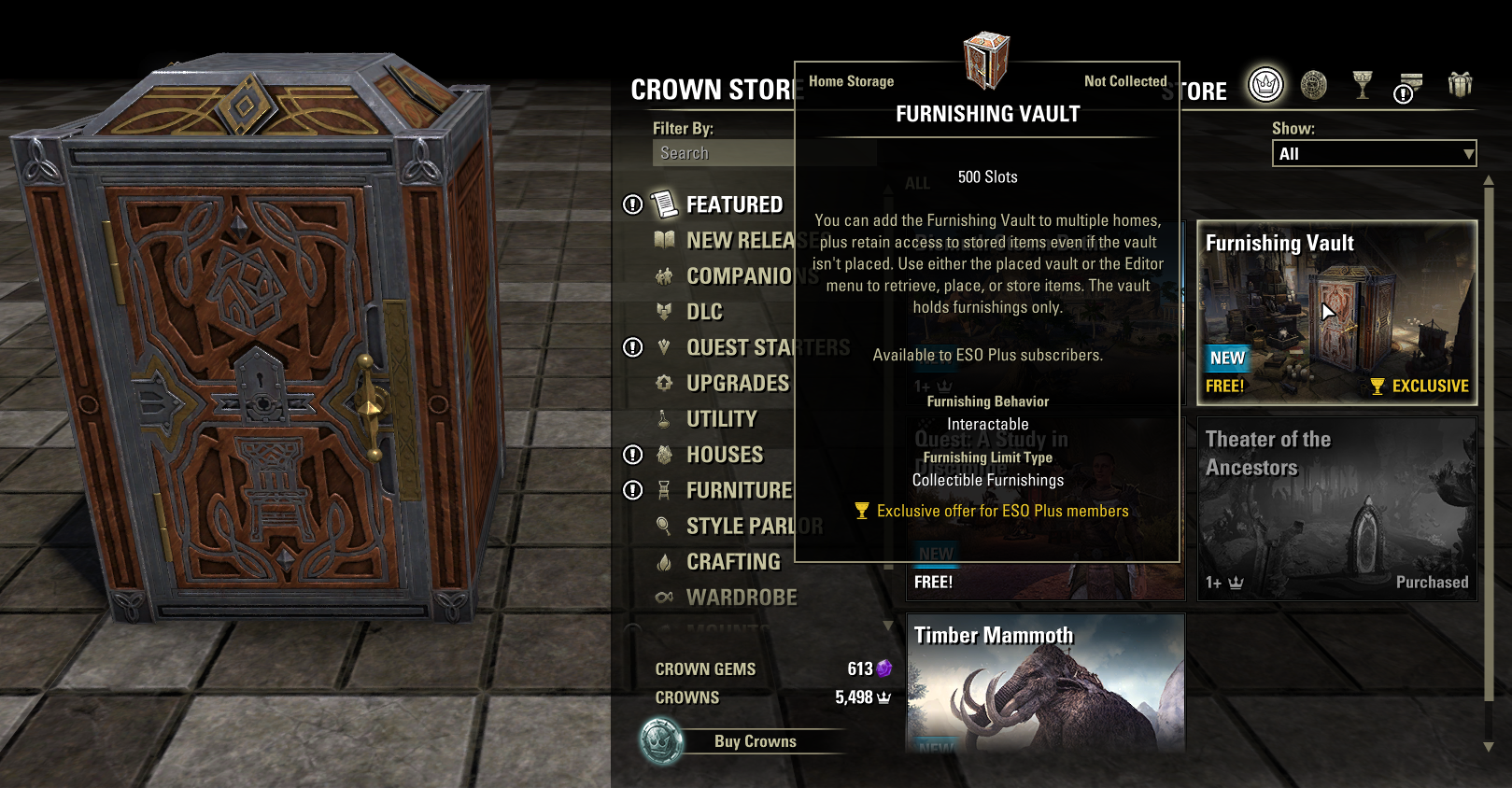
Task: Select the Furnishing Vault store tile
Action: tap(1336, 313)
